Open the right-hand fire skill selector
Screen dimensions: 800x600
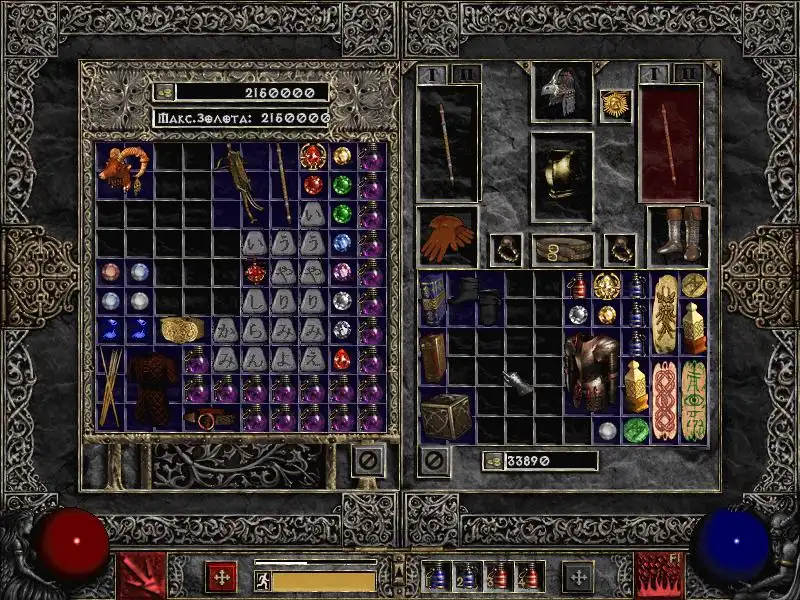(x=659, y=576)
